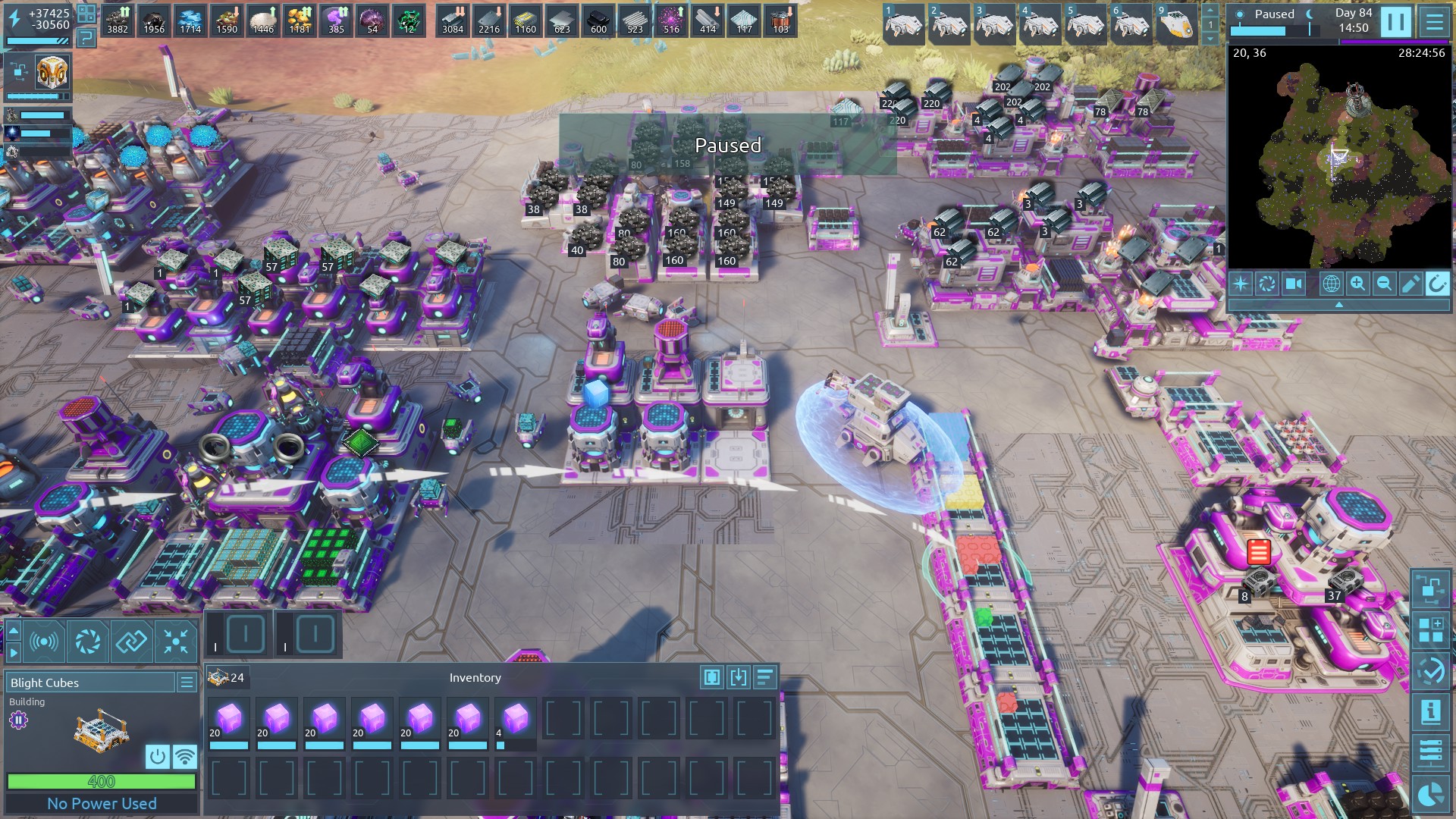
Task: Click the island minimap
Action: coord(1338,159)
